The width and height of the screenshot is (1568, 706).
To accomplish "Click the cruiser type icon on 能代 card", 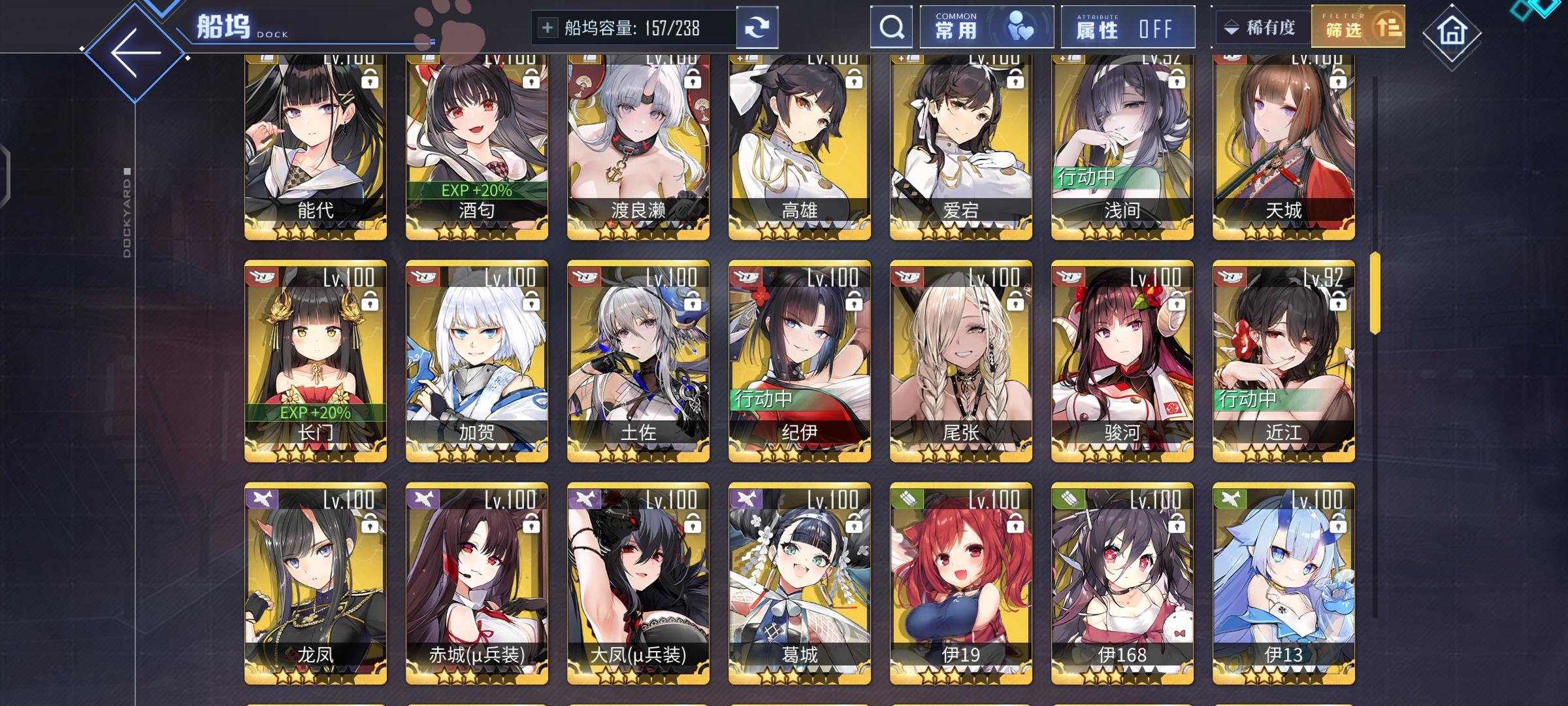I will click(263, 58).
